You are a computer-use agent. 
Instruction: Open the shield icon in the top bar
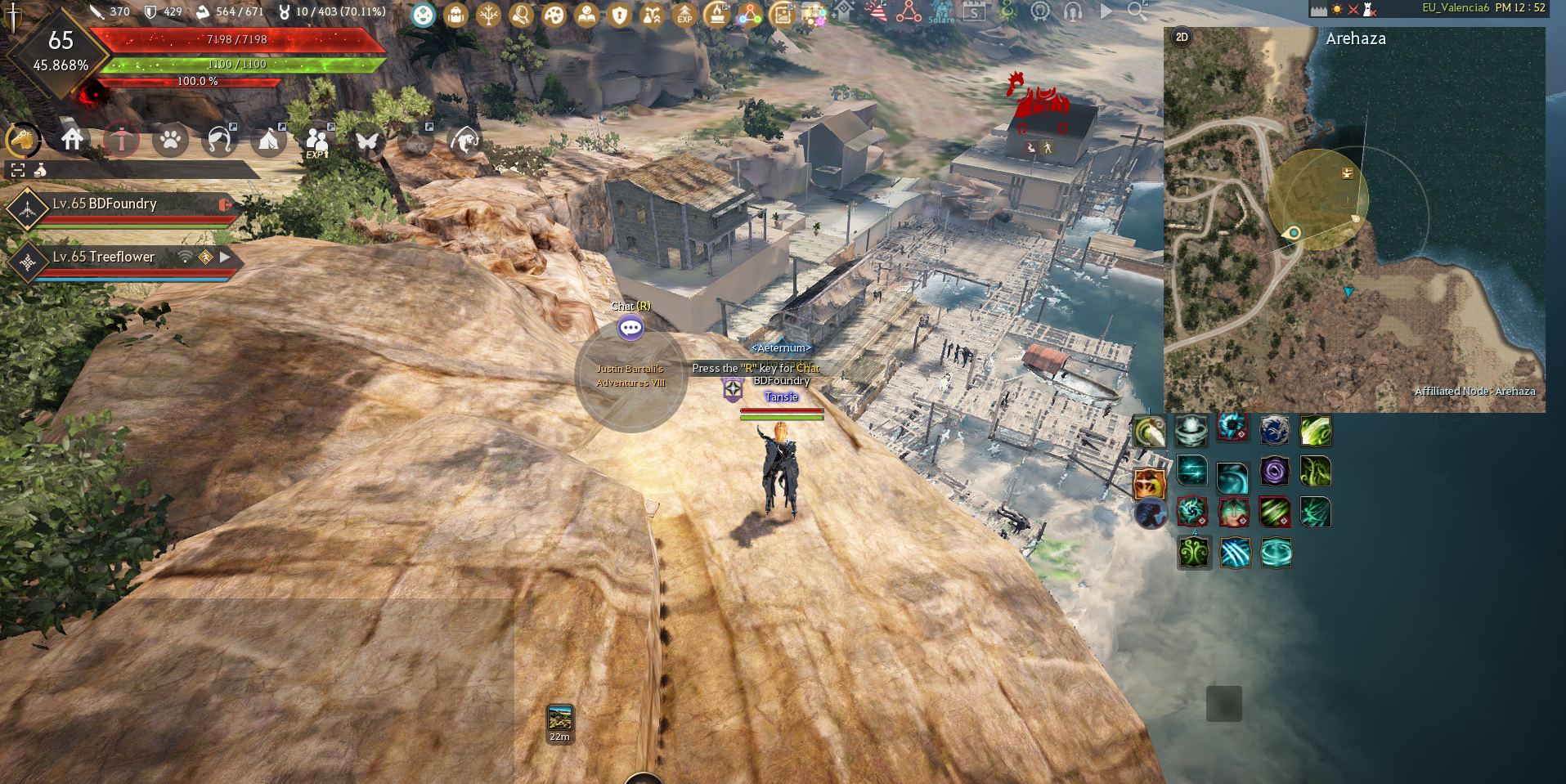pos(619,15)
